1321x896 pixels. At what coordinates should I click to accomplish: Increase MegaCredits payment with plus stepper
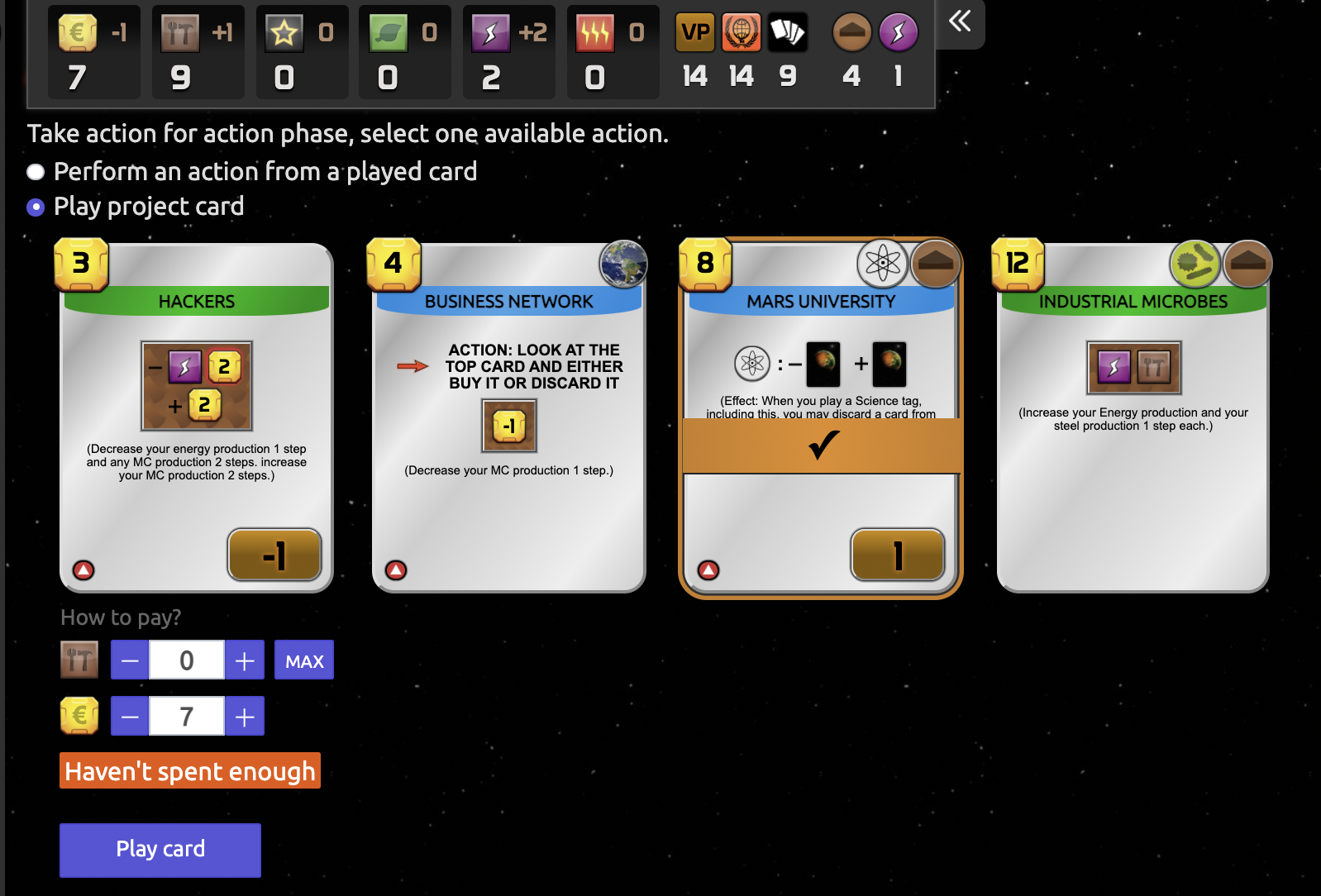pyautogui.click(x=244, y=716)
